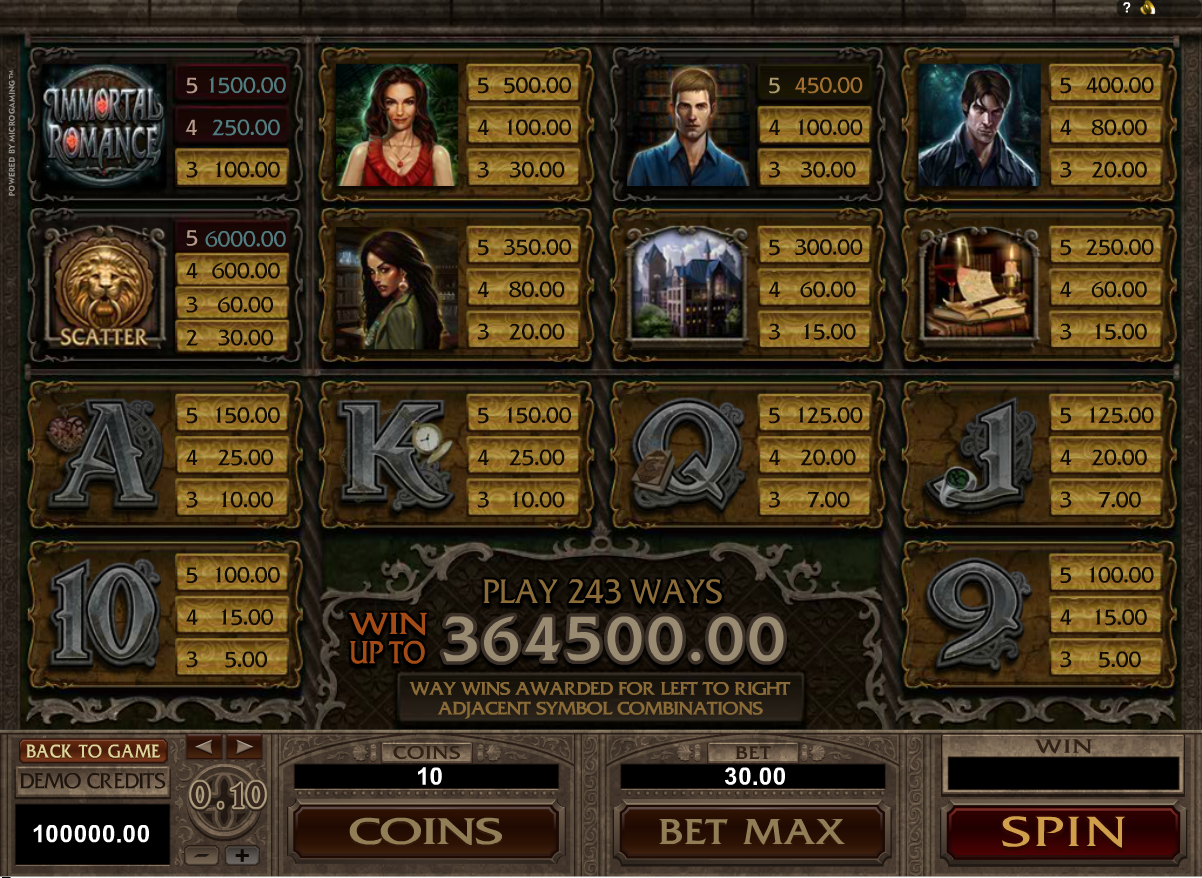Go to the previous paytable page arrow

click(x=203, y=746)
